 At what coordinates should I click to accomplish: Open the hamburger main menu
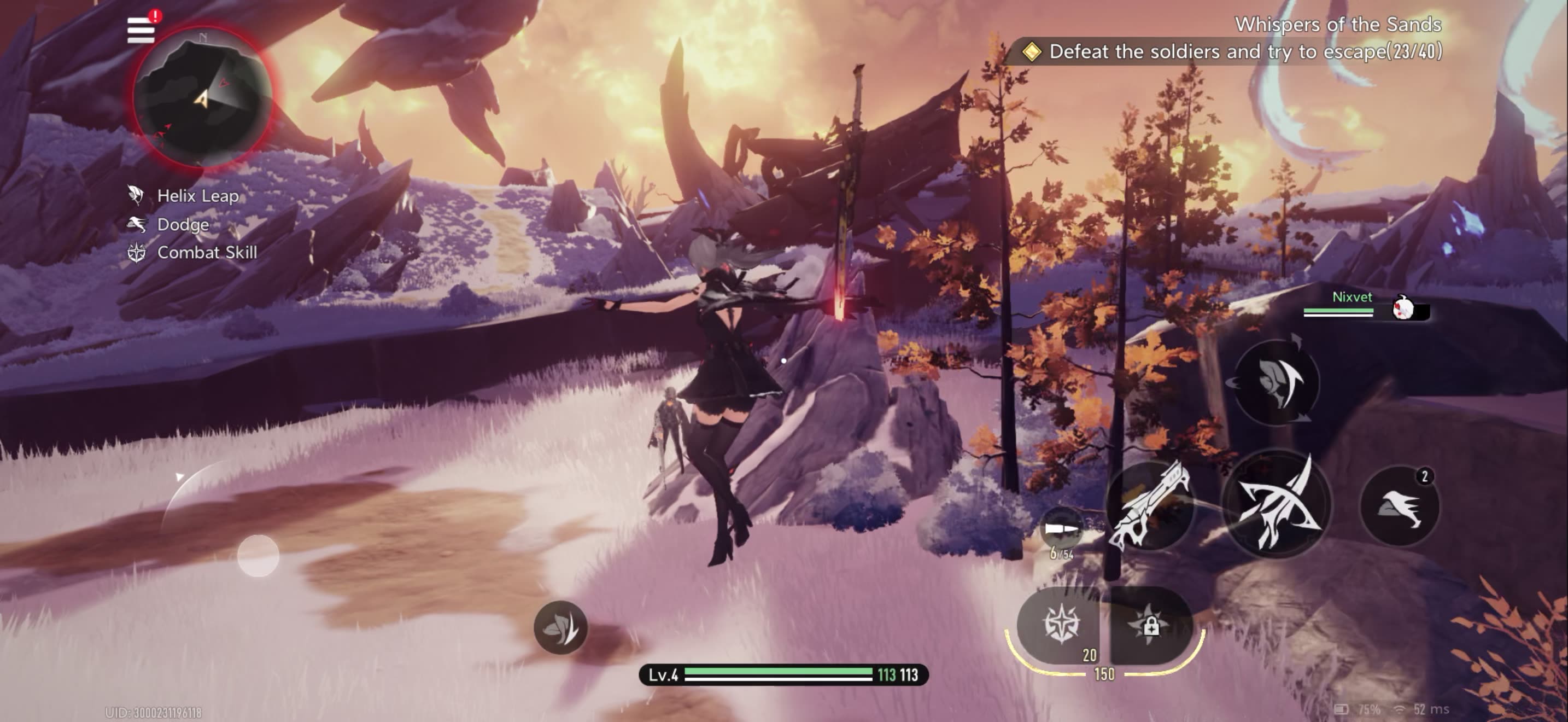(141, 31)
